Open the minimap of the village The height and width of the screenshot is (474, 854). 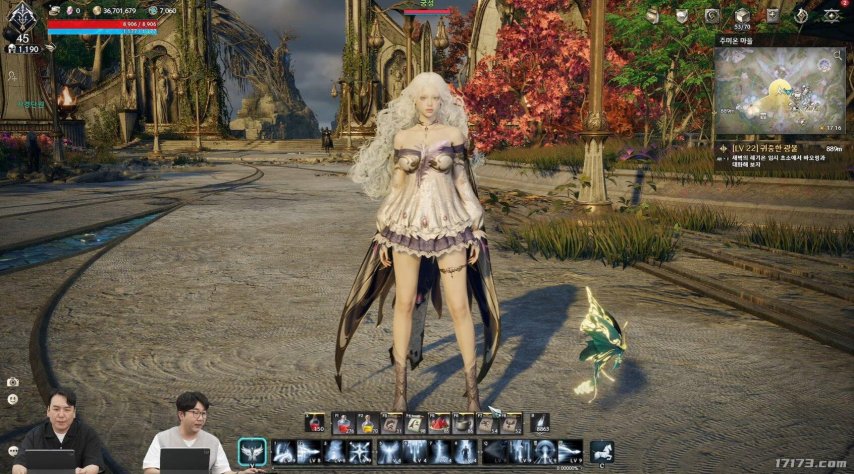(x=779, y=91)
